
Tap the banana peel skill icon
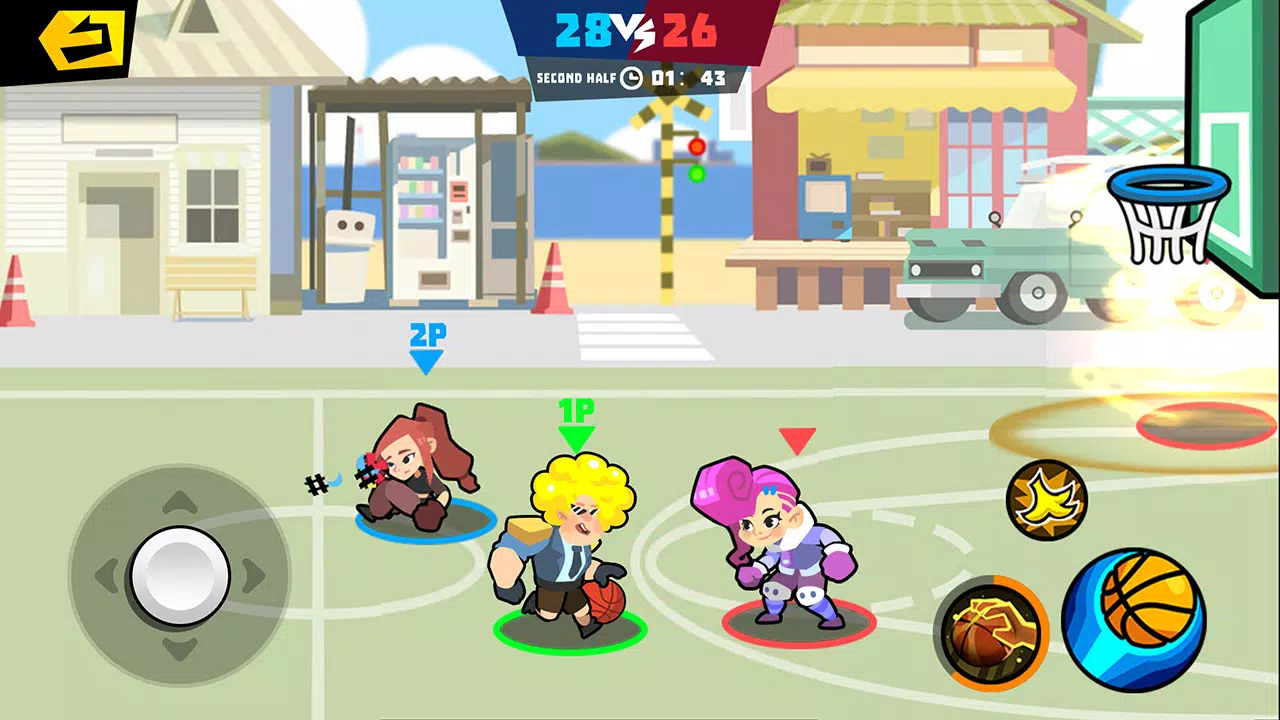click(x=1046, y=497)
